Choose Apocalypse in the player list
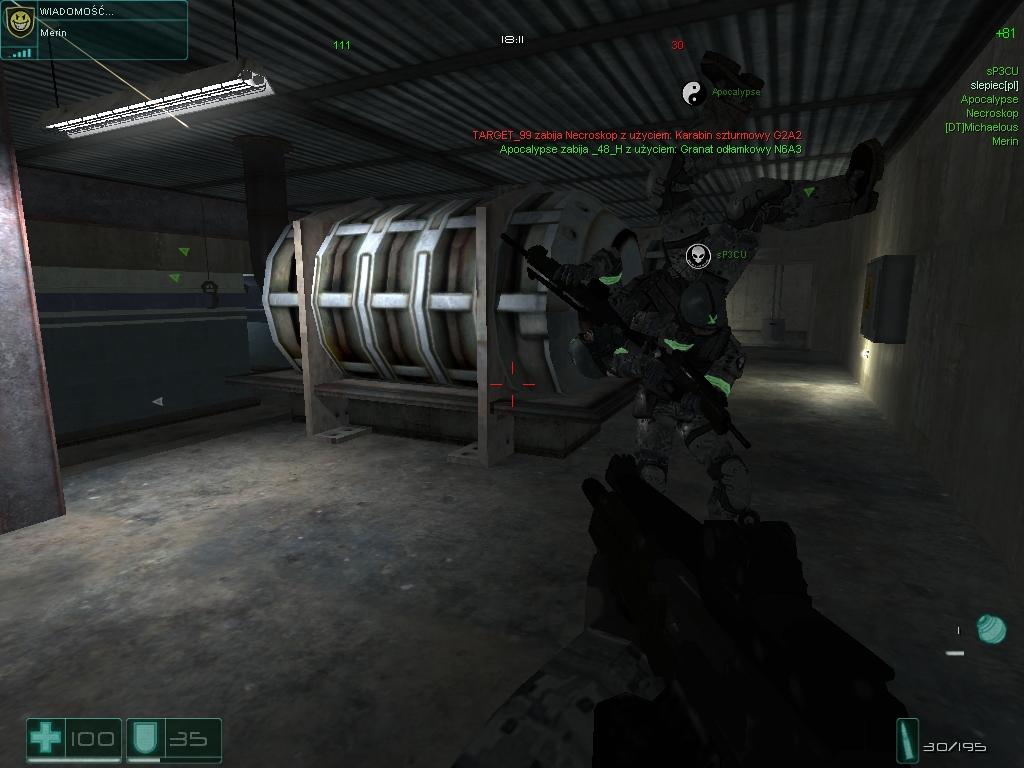Screen dimensions: 1024x768 point(989,99)
